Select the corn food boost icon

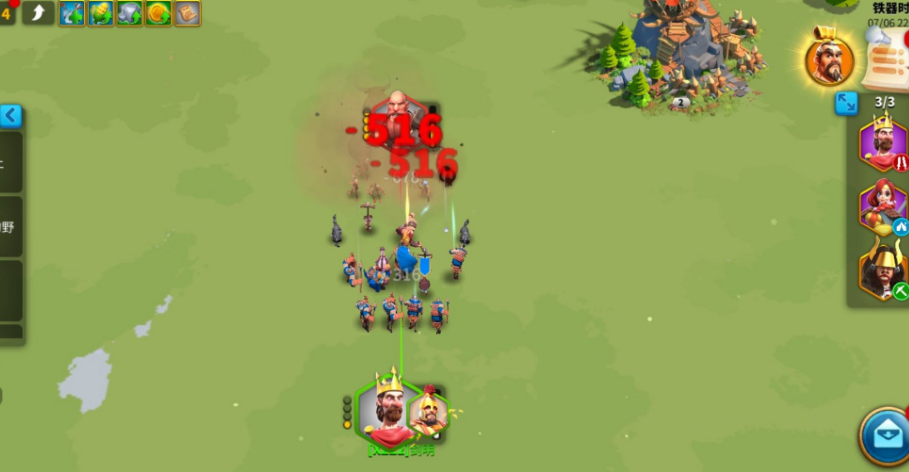coord(101,13)
